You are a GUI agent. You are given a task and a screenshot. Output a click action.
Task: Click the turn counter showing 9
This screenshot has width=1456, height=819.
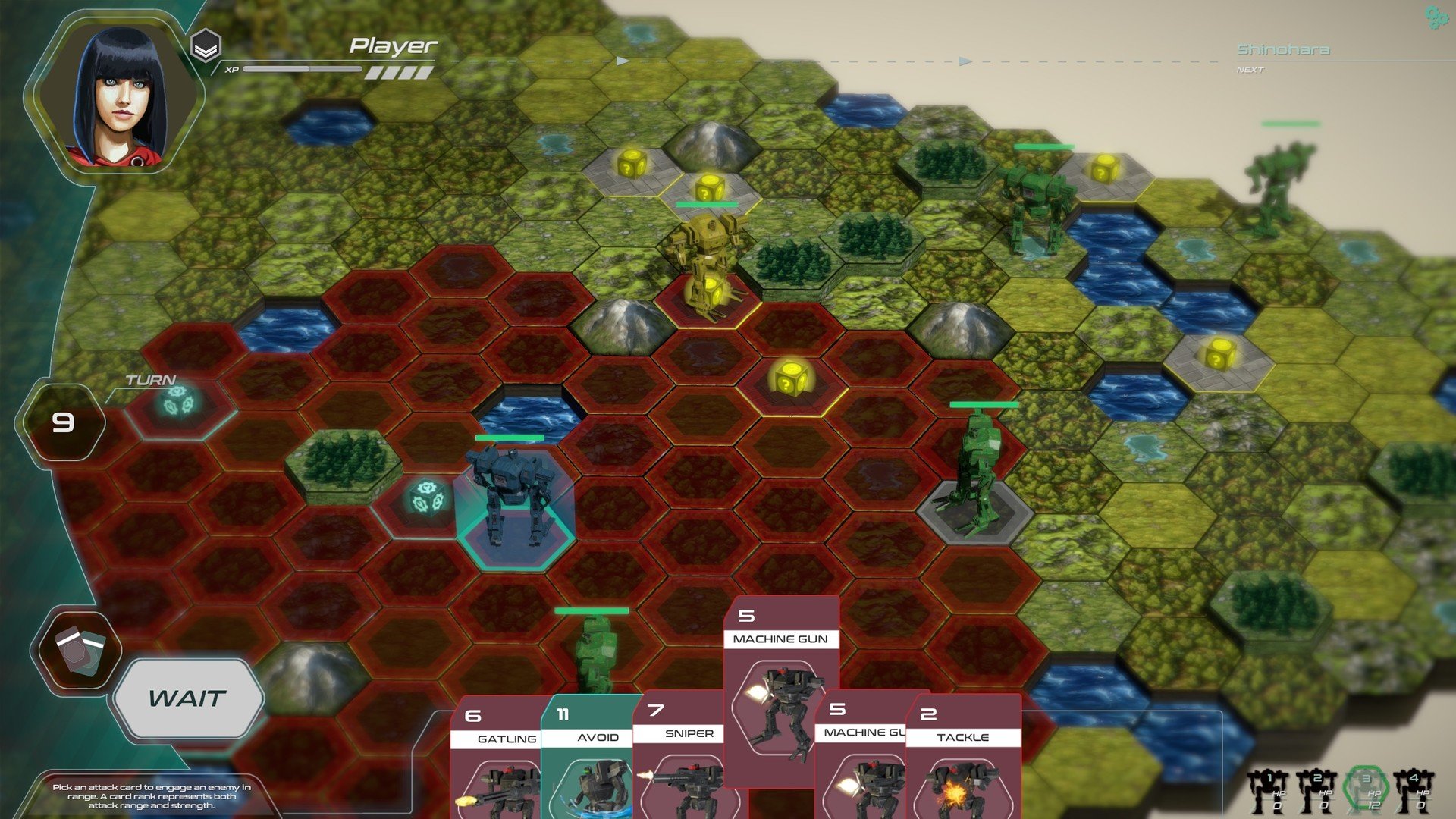63,422
